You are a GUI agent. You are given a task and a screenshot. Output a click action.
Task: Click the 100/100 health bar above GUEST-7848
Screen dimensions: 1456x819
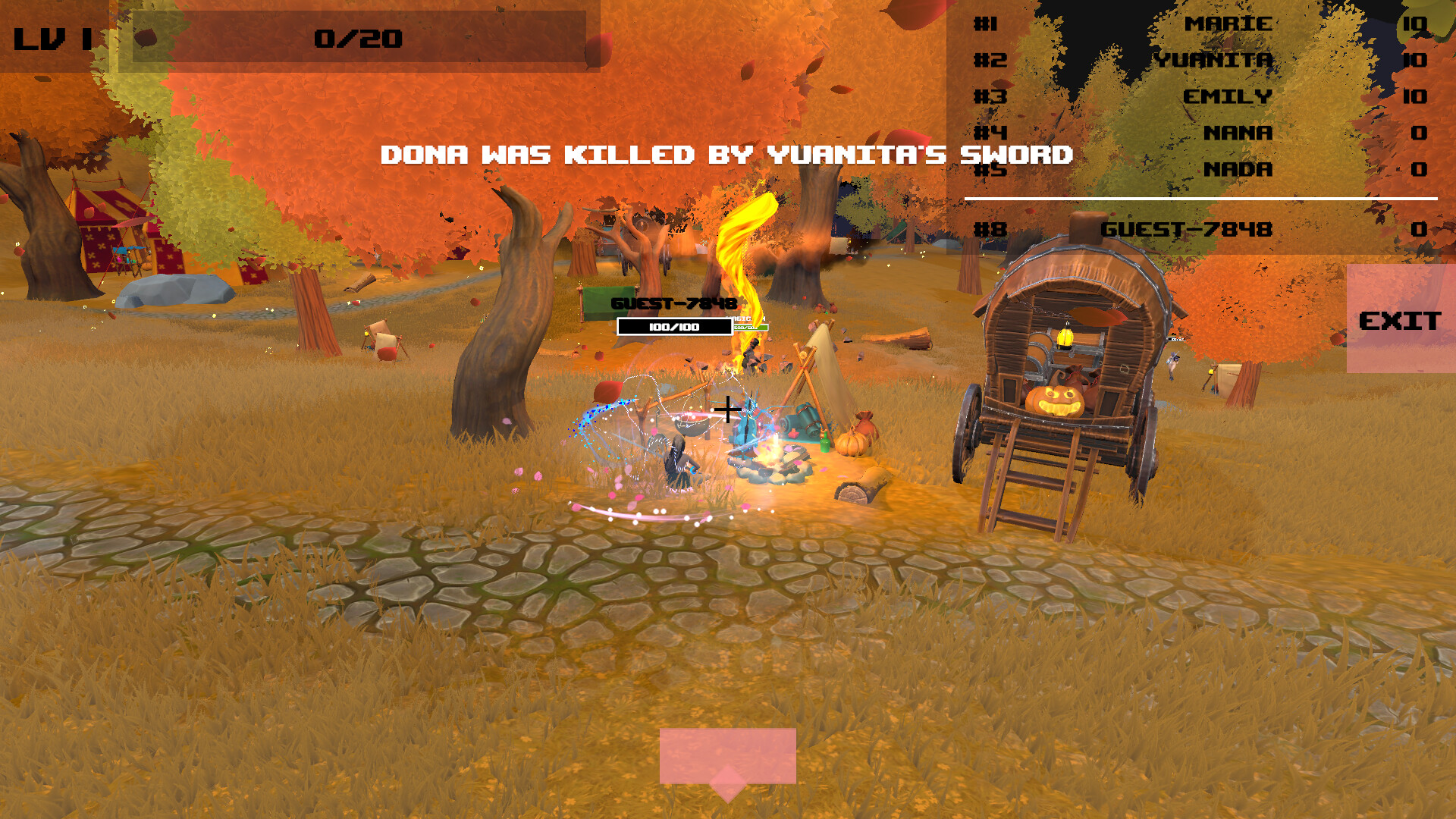point(673,326)
